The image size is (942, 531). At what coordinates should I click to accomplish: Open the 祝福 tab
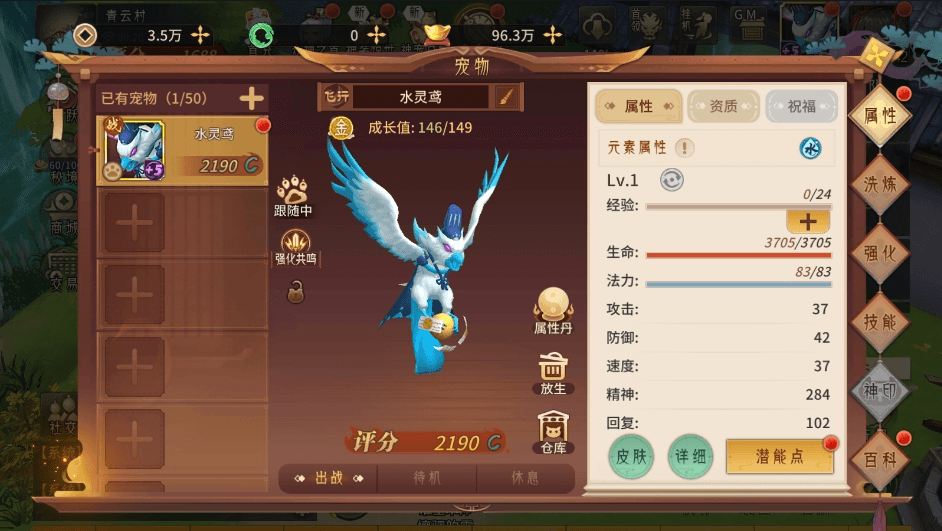801,106
